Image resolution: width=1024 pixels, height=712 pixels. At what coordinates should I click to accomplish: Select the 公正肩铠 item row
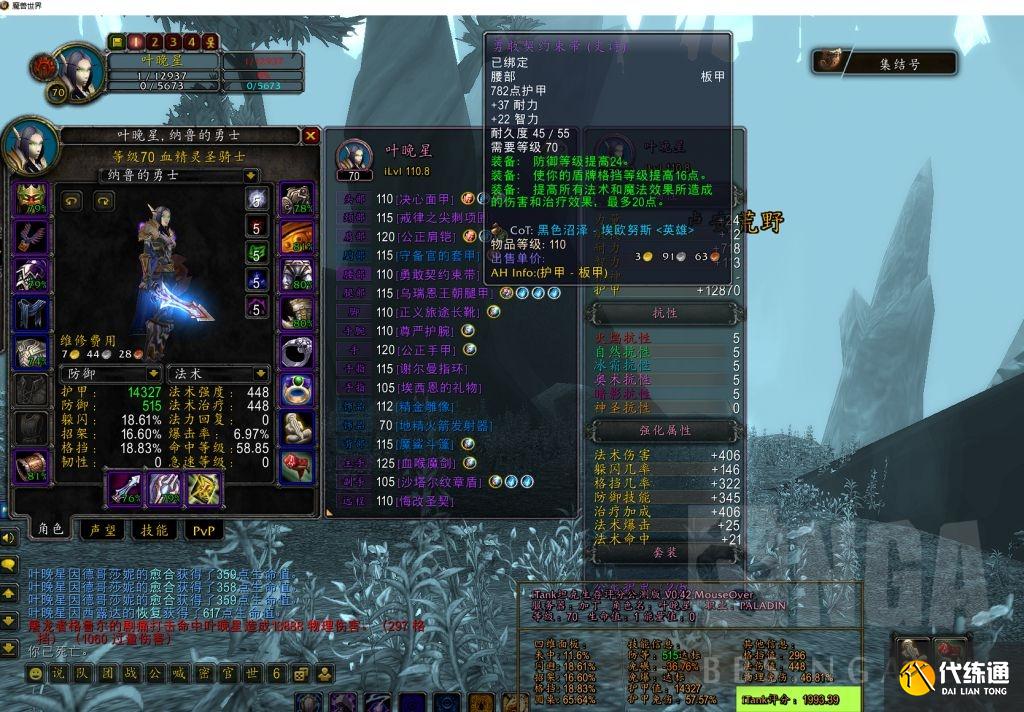(426, 236)
